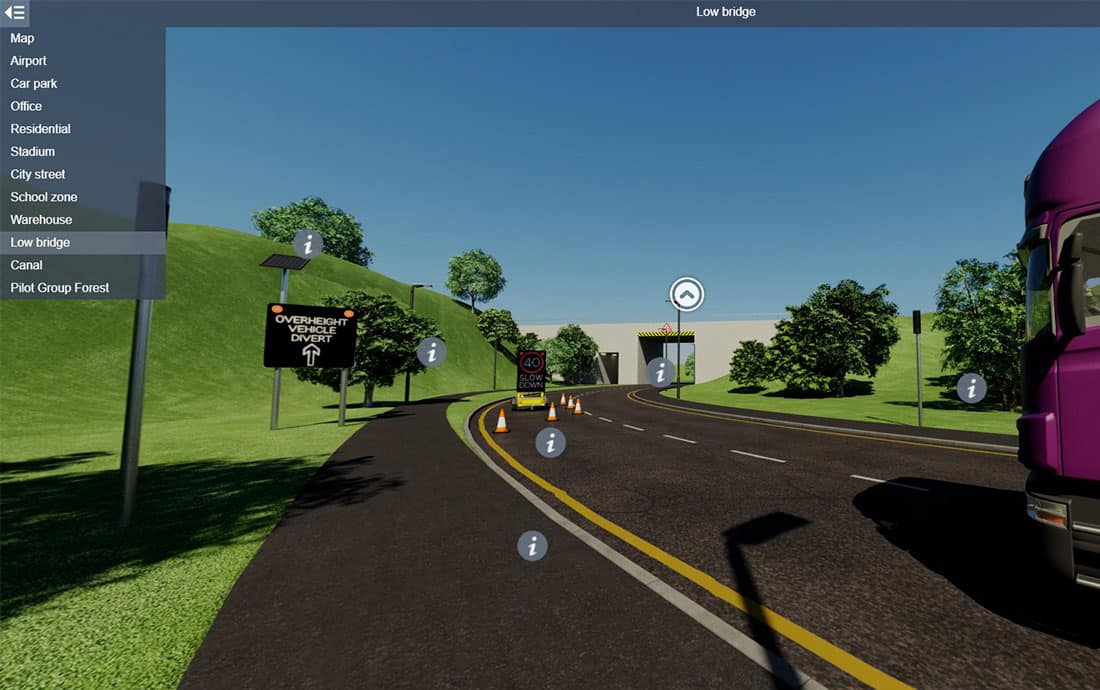This screenshot has width=1100, height=690.
Task: Collapse the side menu with the arrow button
Action: coord(14,12)
